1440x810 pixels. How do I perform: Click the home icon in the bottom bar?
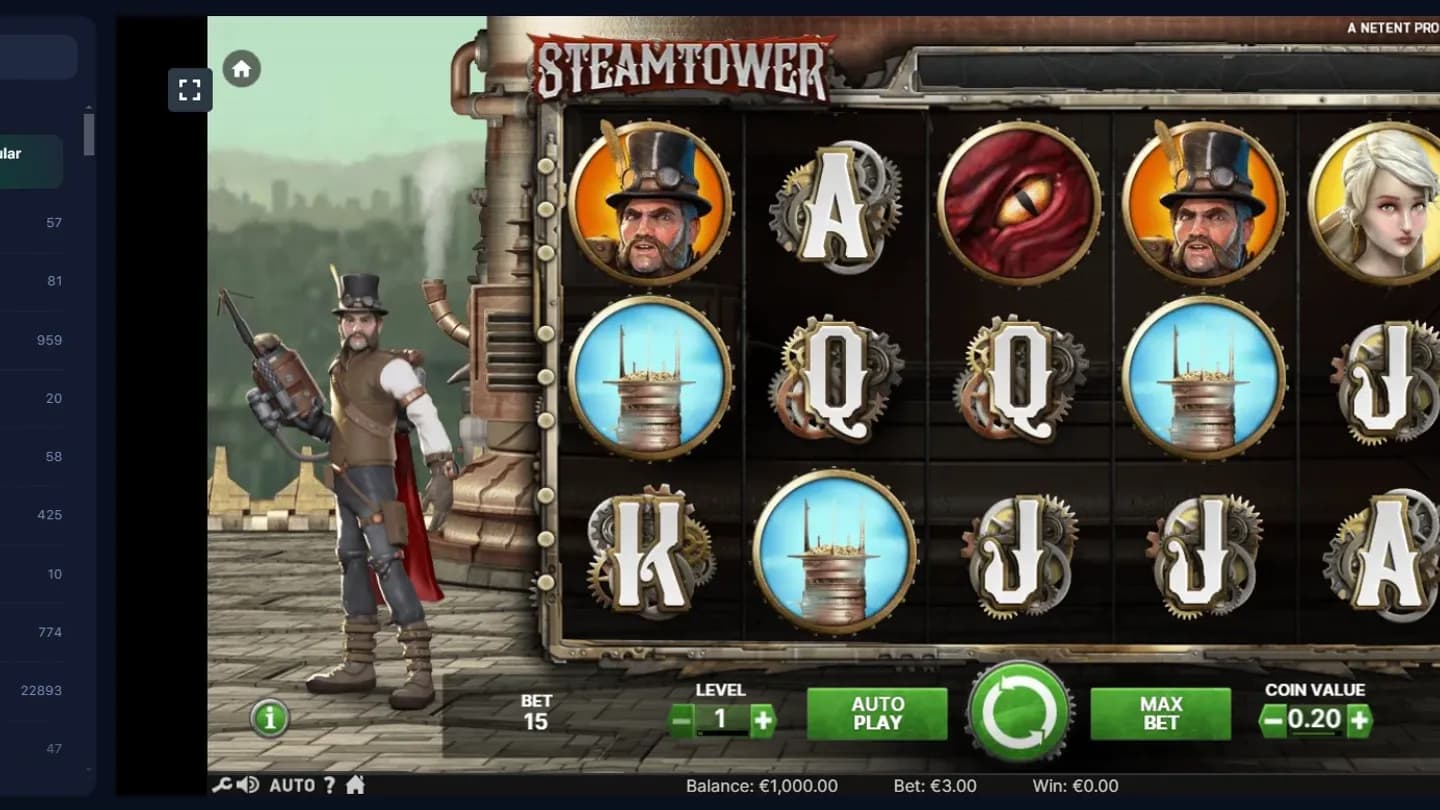click(x=357, y=786)
